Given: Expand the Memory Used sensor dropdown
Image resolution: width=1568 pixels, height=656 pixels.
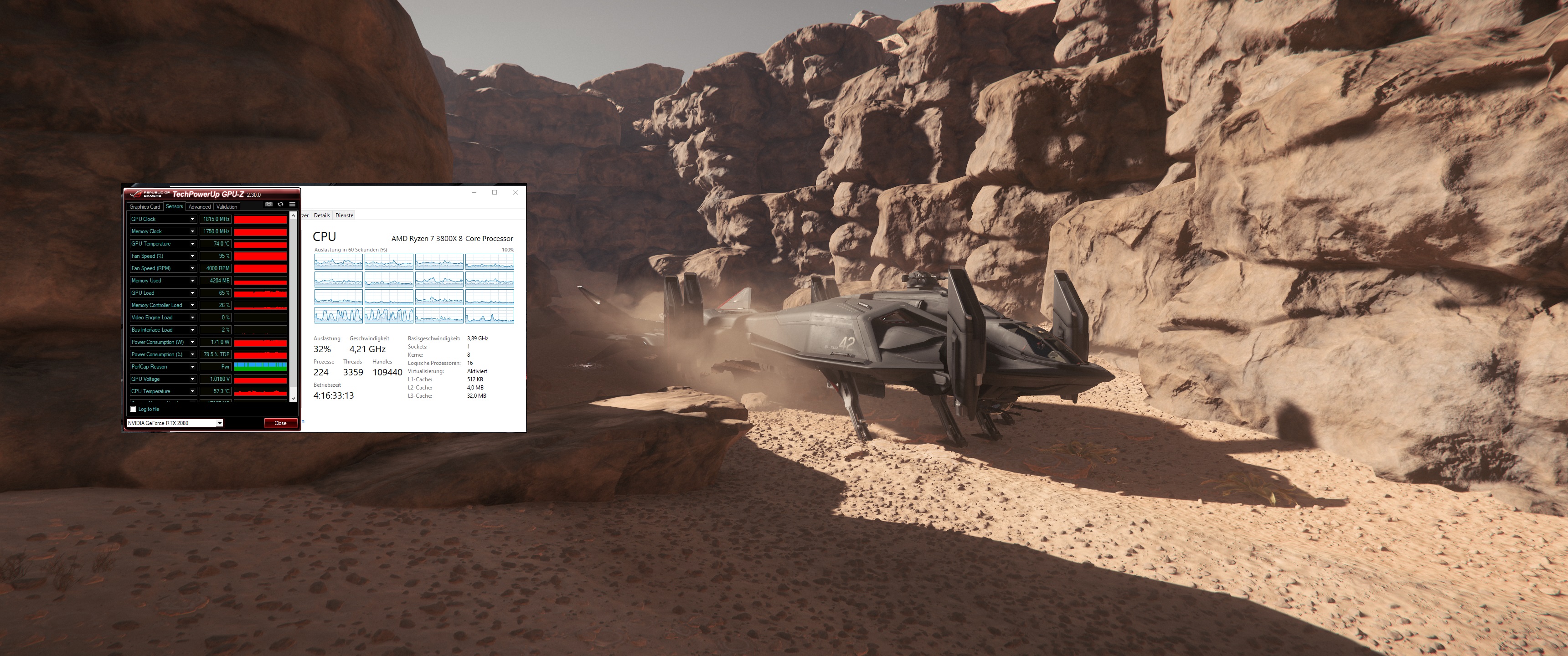Looking at the screenshot, I should point(193,281).
